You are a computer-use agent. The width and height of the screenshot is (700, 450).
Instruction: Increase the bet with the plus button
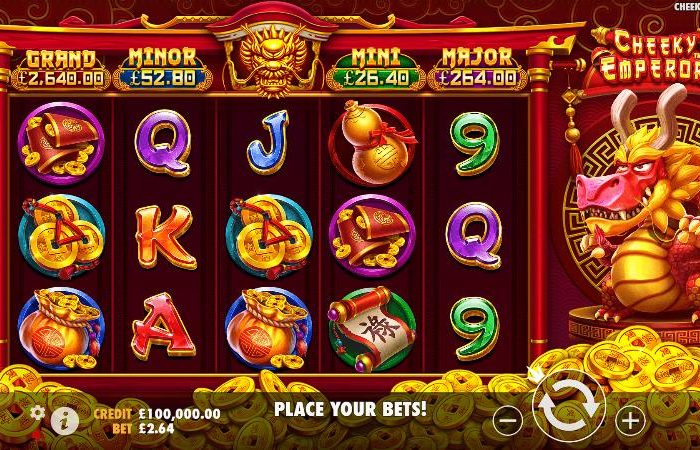coord(629,421)
